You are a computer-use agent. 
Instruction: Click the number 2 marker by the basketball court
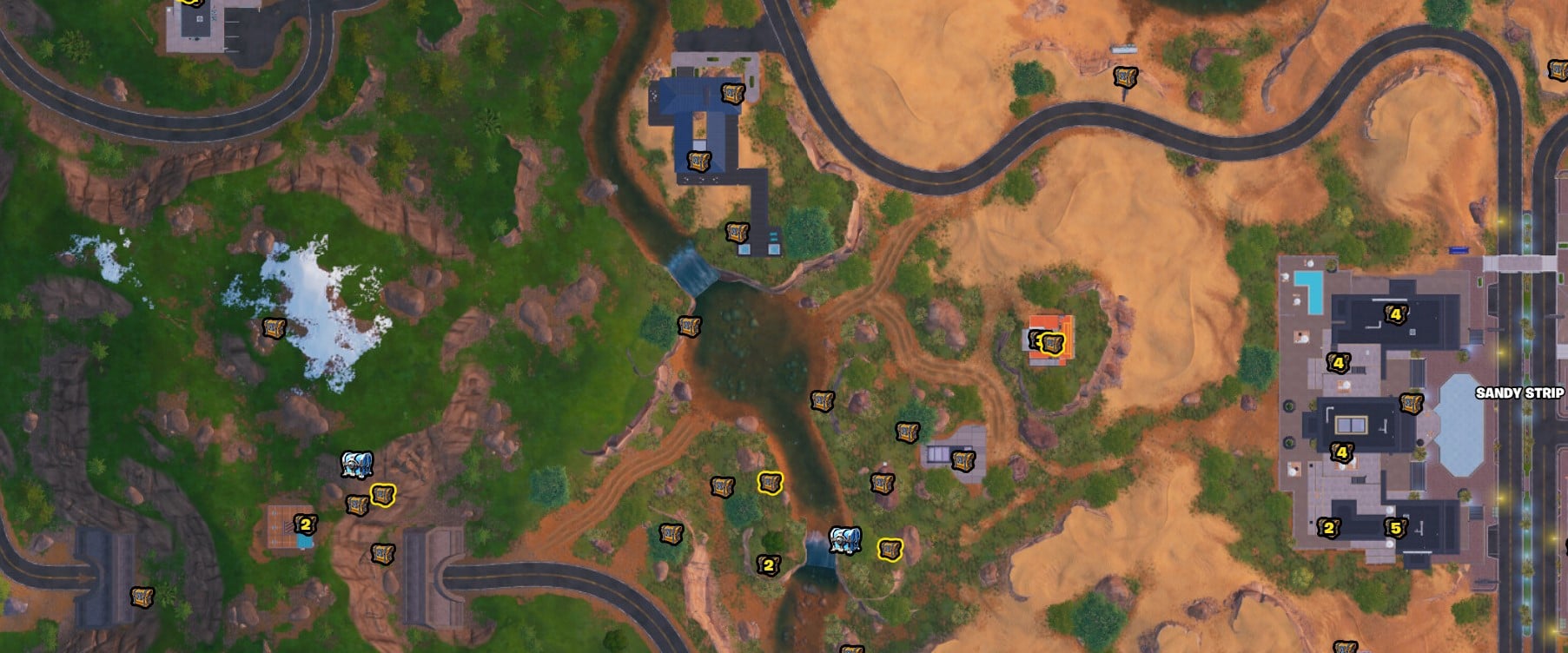point(307,524)
